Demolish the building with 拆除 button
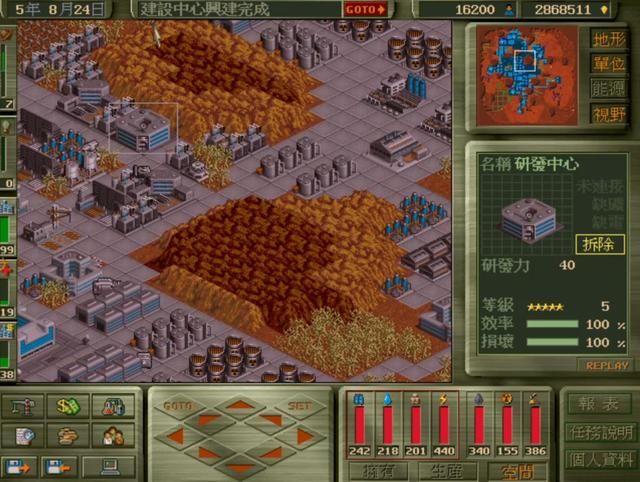Image resolution: width=640 pixels, height=482 pixels. [x=600, y=244]
